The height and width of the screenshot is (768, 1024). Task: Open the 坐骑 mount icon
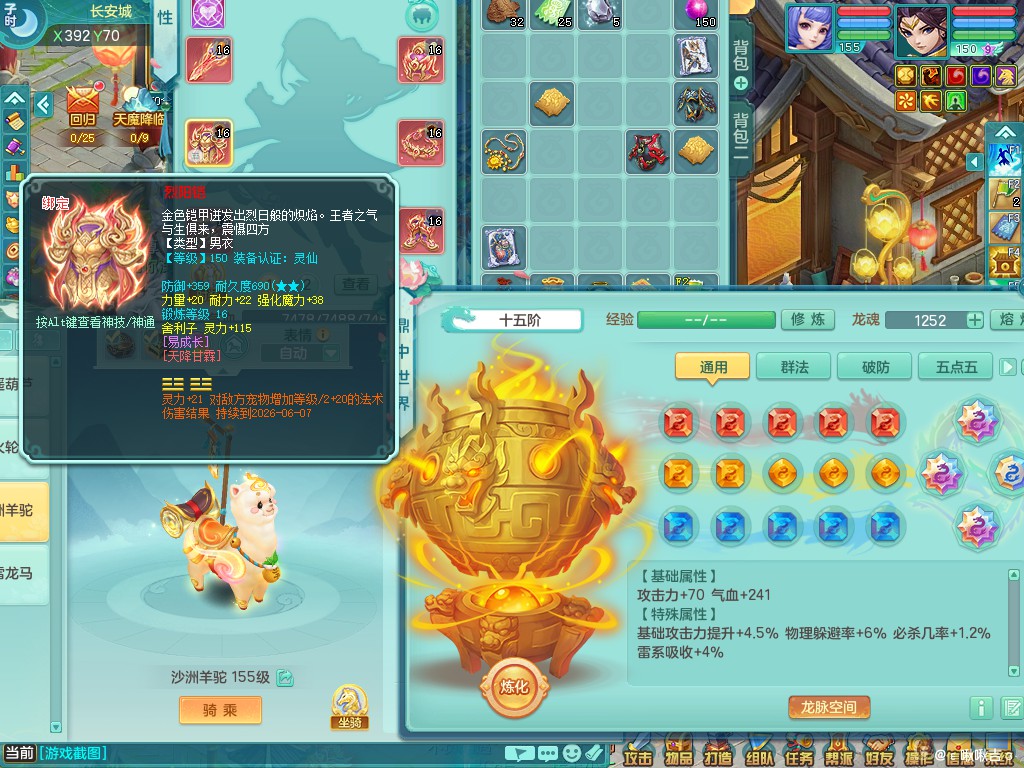pyautogui.click(x=349, y=707)
